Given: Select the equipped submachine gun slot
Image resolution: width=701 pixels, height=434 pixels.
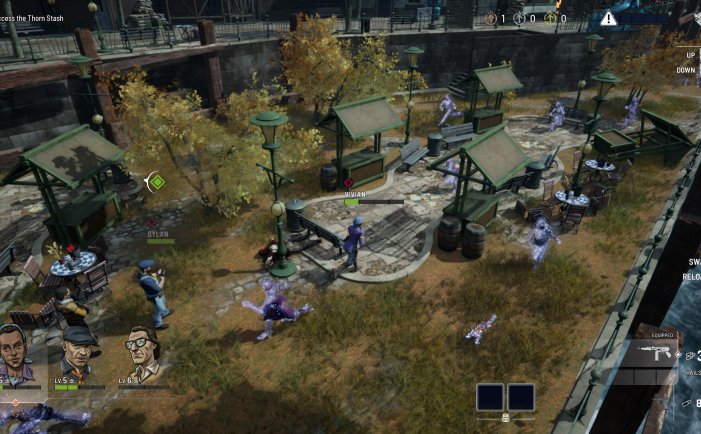Looking at the screenshot, I should click(650, 357).
